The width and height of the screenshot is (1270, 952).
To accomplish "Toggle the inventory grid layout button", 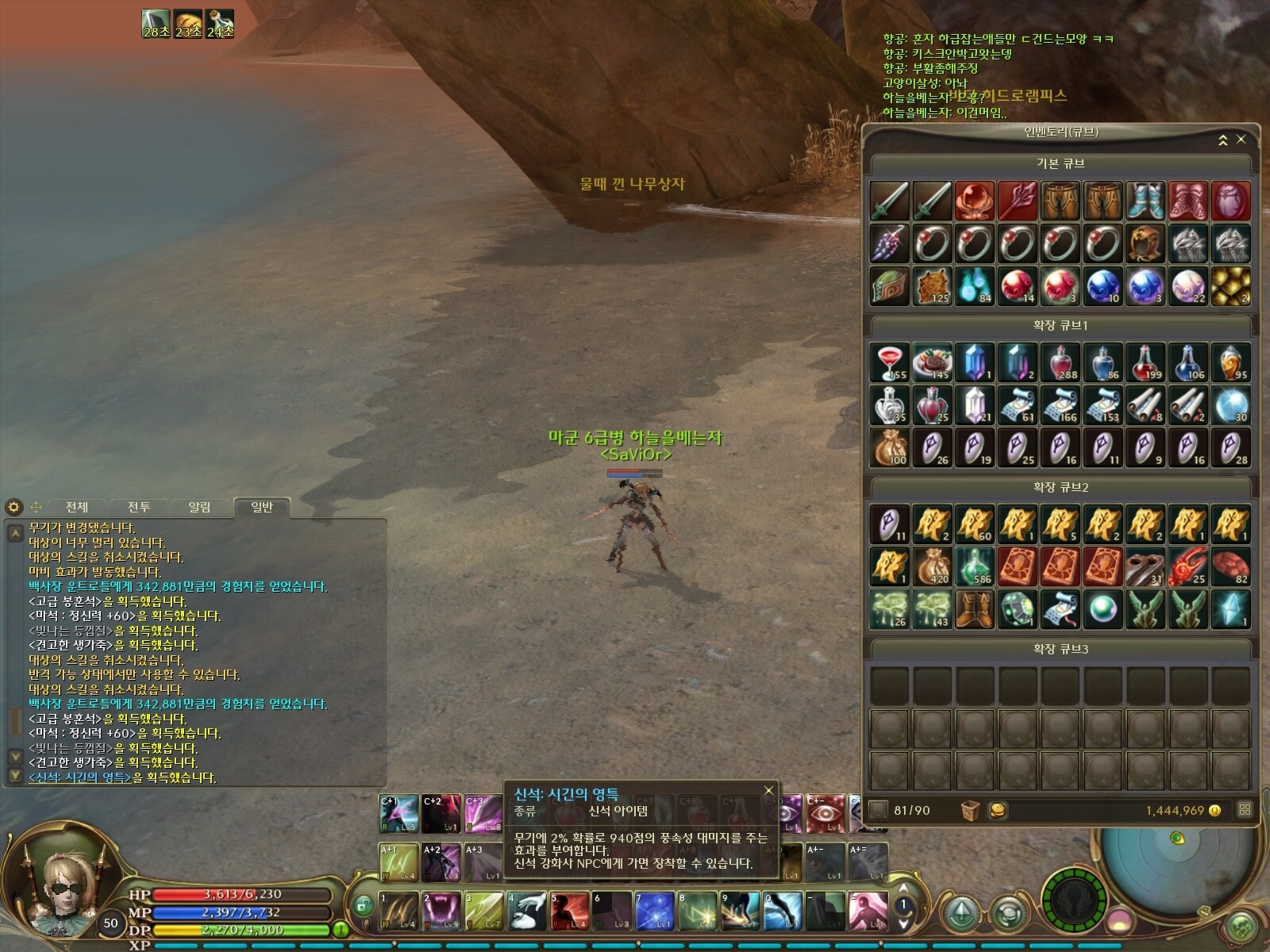I will coord(1244,810).
